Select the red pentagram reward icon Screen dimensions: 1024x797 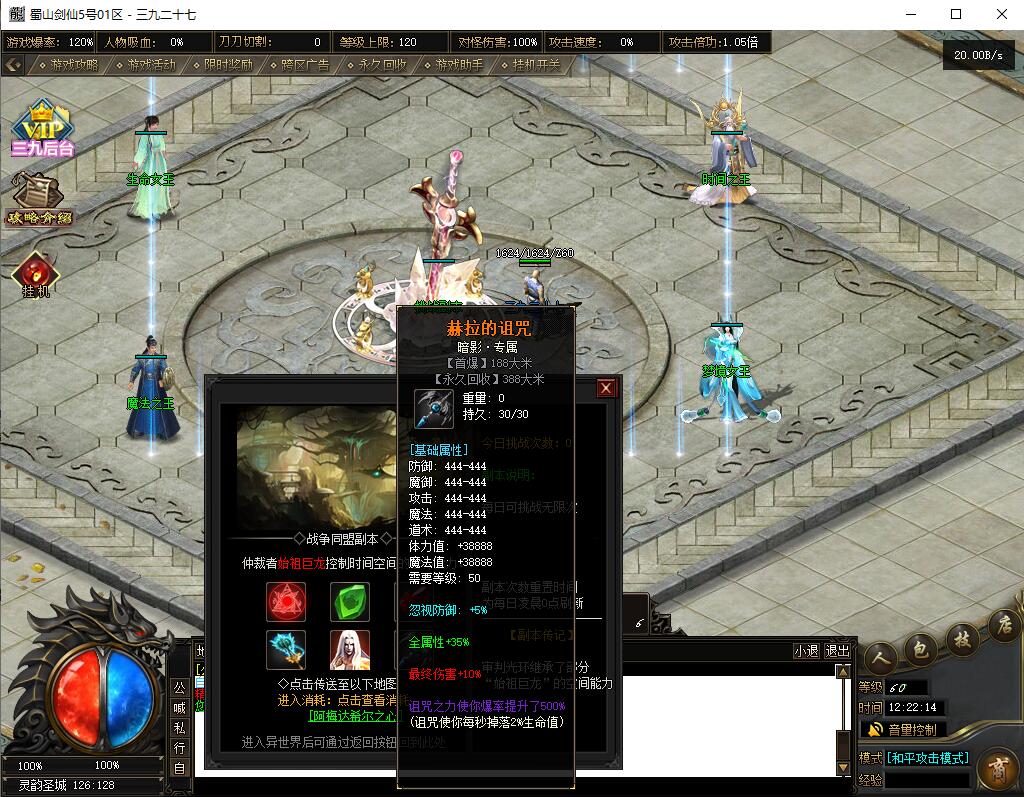point(286,601)
